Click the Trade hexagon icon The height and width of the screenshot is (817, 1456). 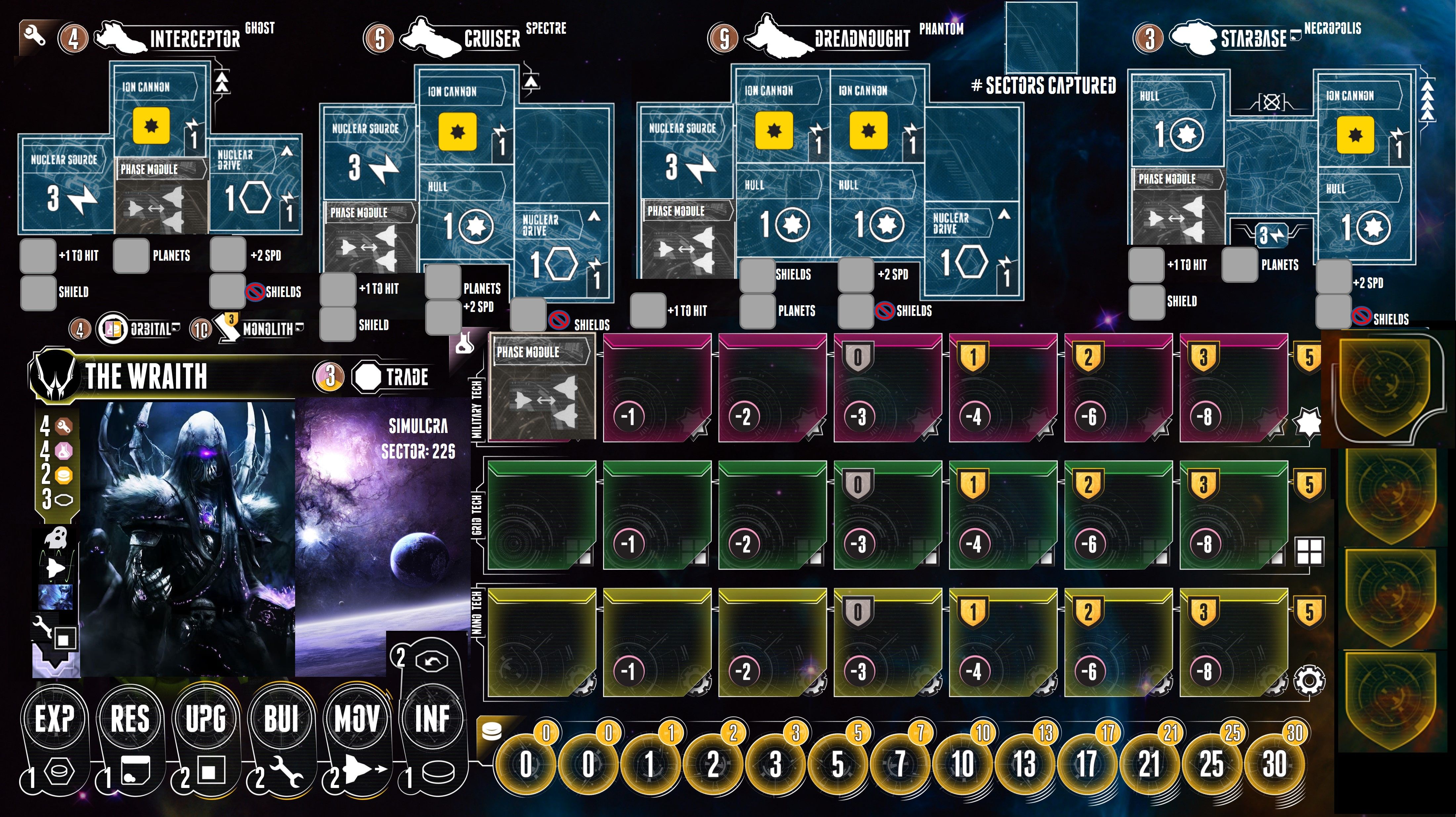368,377
